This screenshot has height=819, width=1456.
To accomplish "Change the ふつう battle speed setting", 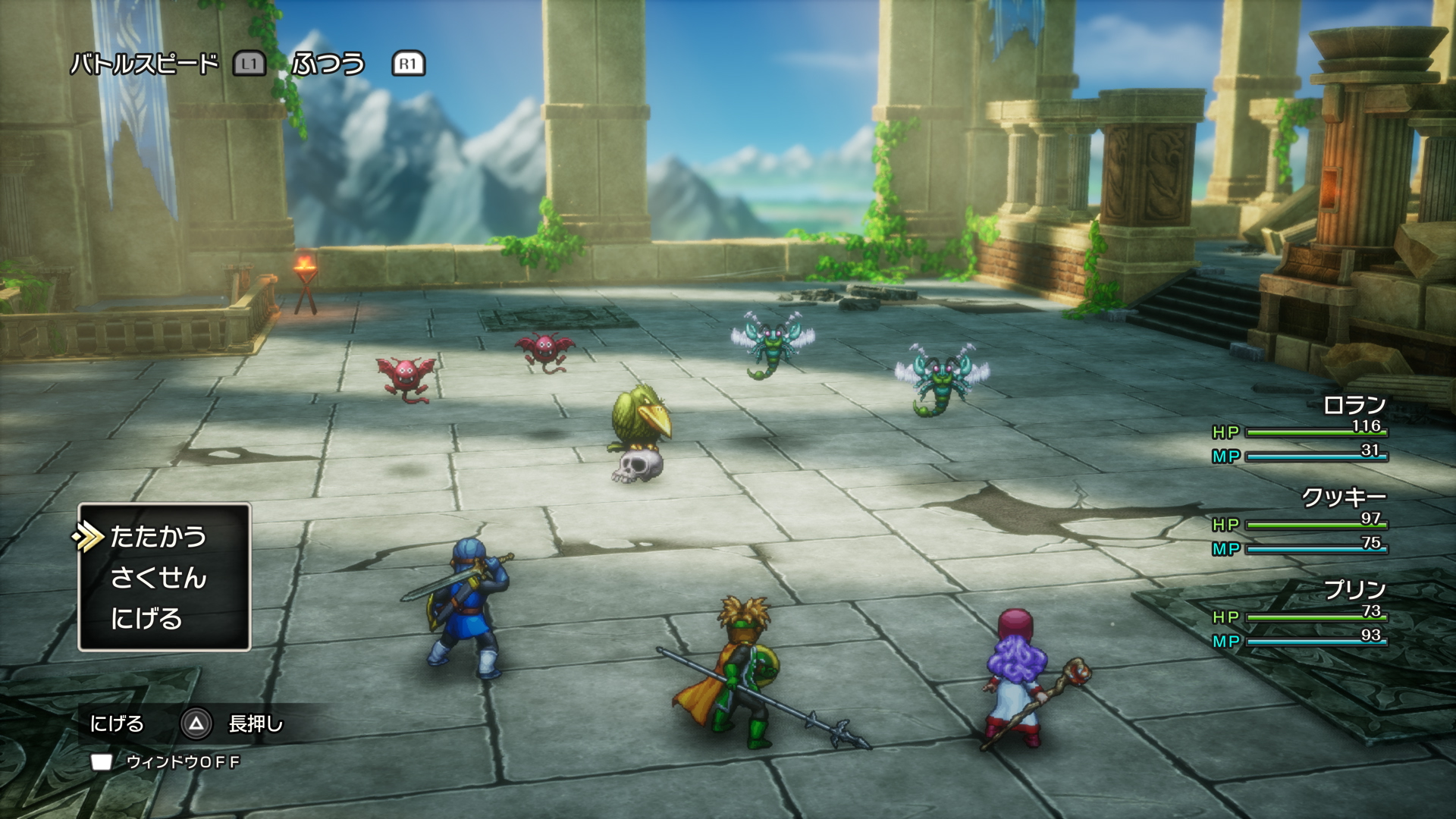I will pos(328,64).
